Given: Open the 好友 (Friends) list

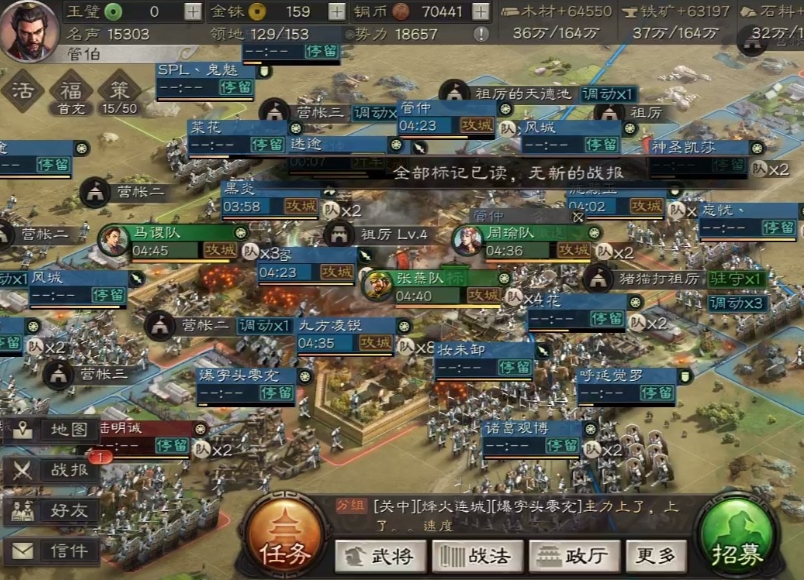Looking at the screenshot, I should pyautogui.click(x=52, y=511).
